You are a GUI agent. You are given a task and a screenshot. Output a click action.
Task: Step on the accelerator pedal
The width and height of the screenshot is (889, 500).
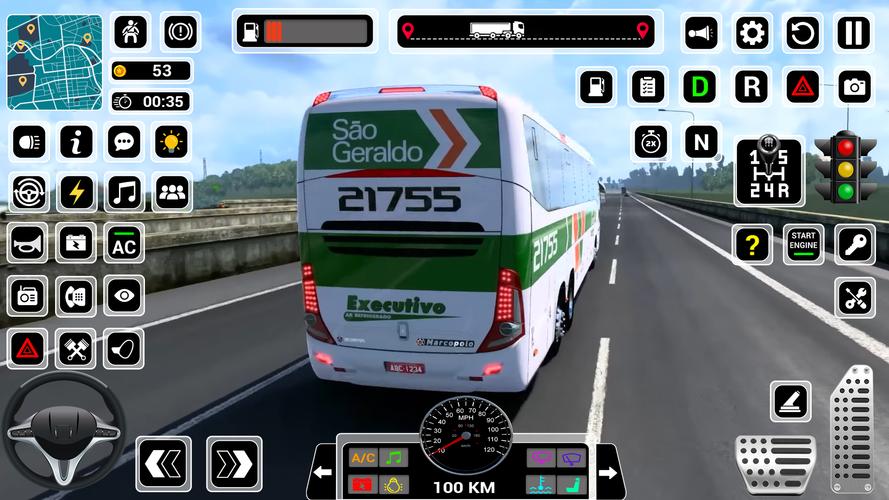tap(852, 428)
